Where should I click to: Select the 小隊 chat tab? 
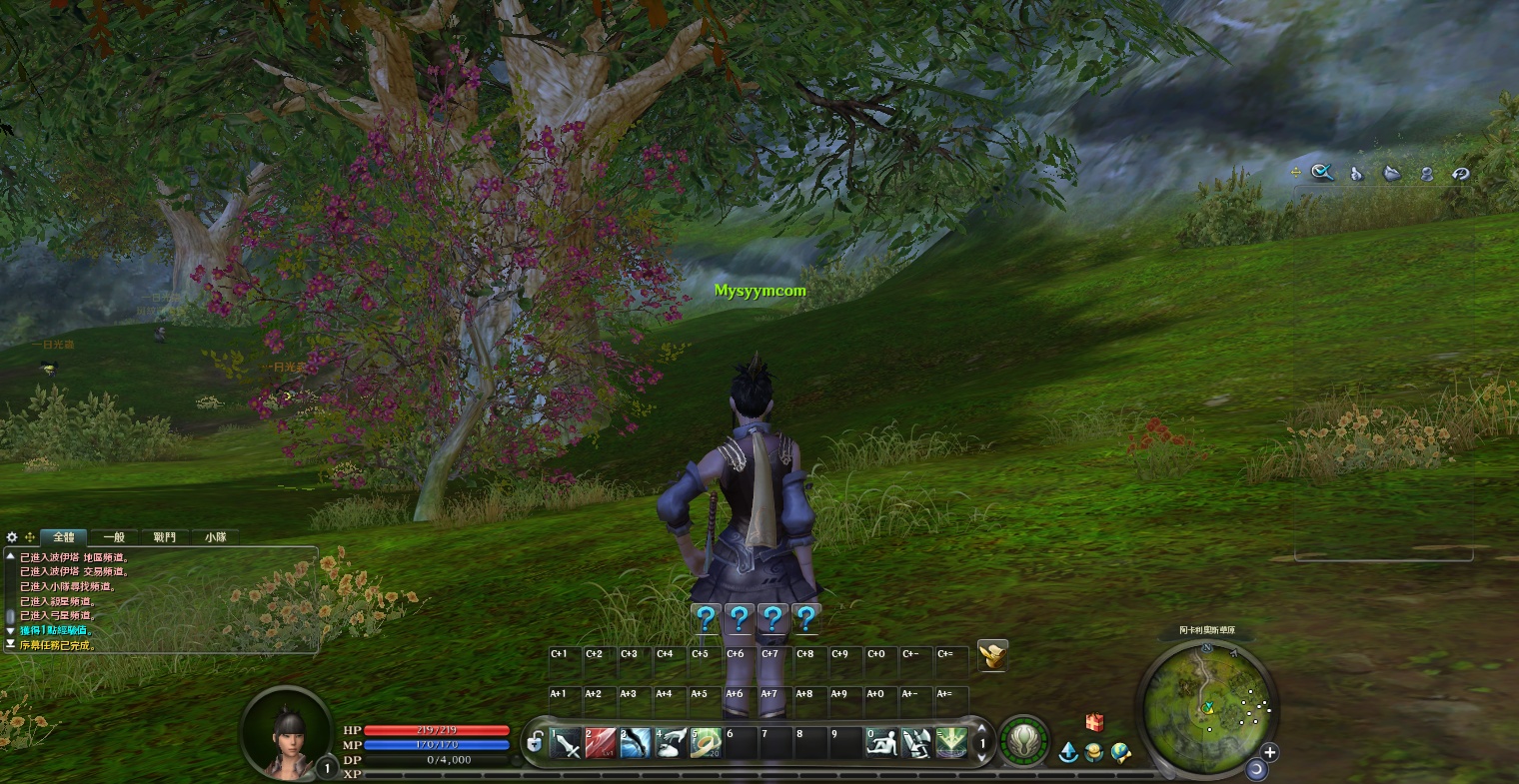(215, 537)
